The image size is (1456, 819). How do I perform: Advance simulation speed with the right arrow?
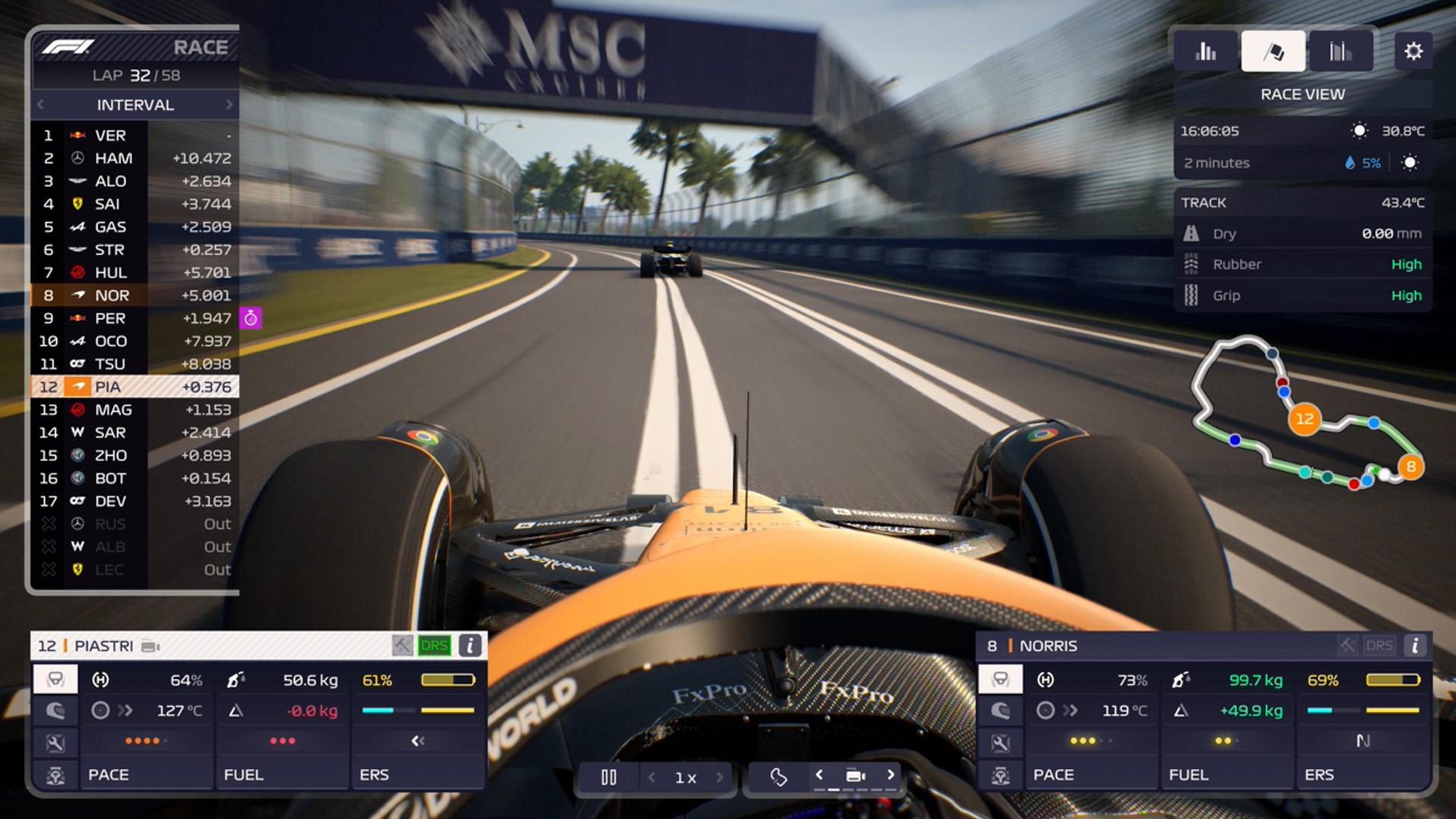[719, 777]
